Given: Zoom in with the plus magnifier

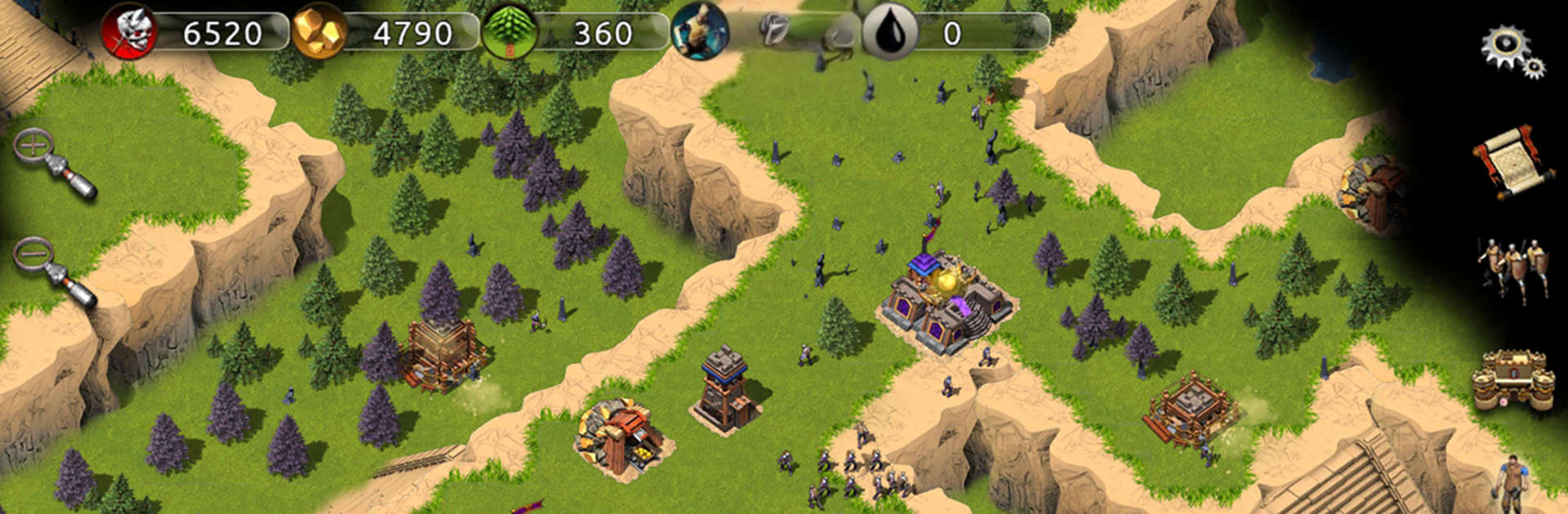Looking at the screenshot, I should click(x=51, y=161).
